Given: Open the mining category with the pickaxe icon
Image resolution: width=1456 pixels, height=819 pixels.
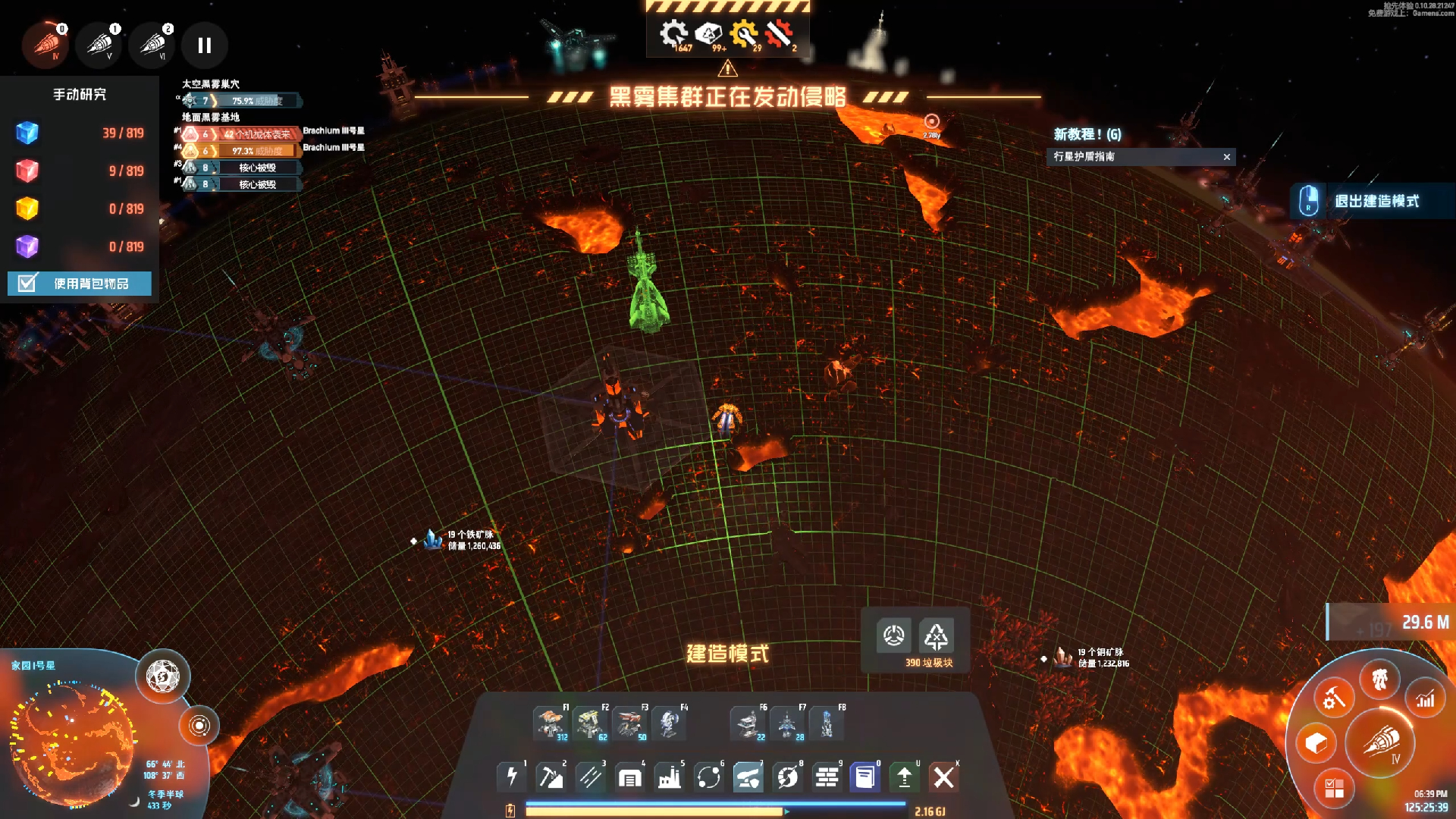Looking at the screenshot, I should 551,777.
